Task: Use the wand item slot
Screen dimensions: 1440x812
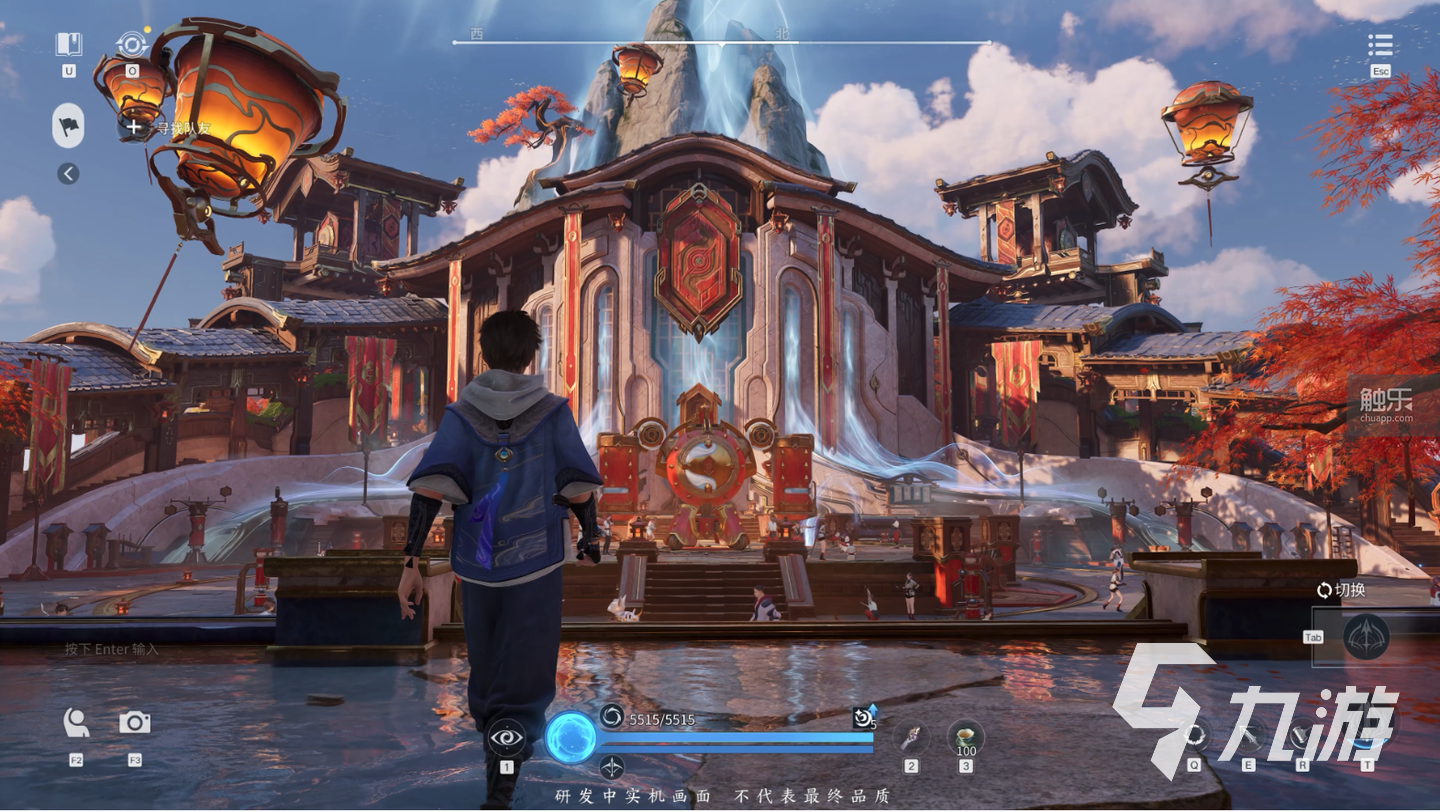Action: click(x=911, y=738)
